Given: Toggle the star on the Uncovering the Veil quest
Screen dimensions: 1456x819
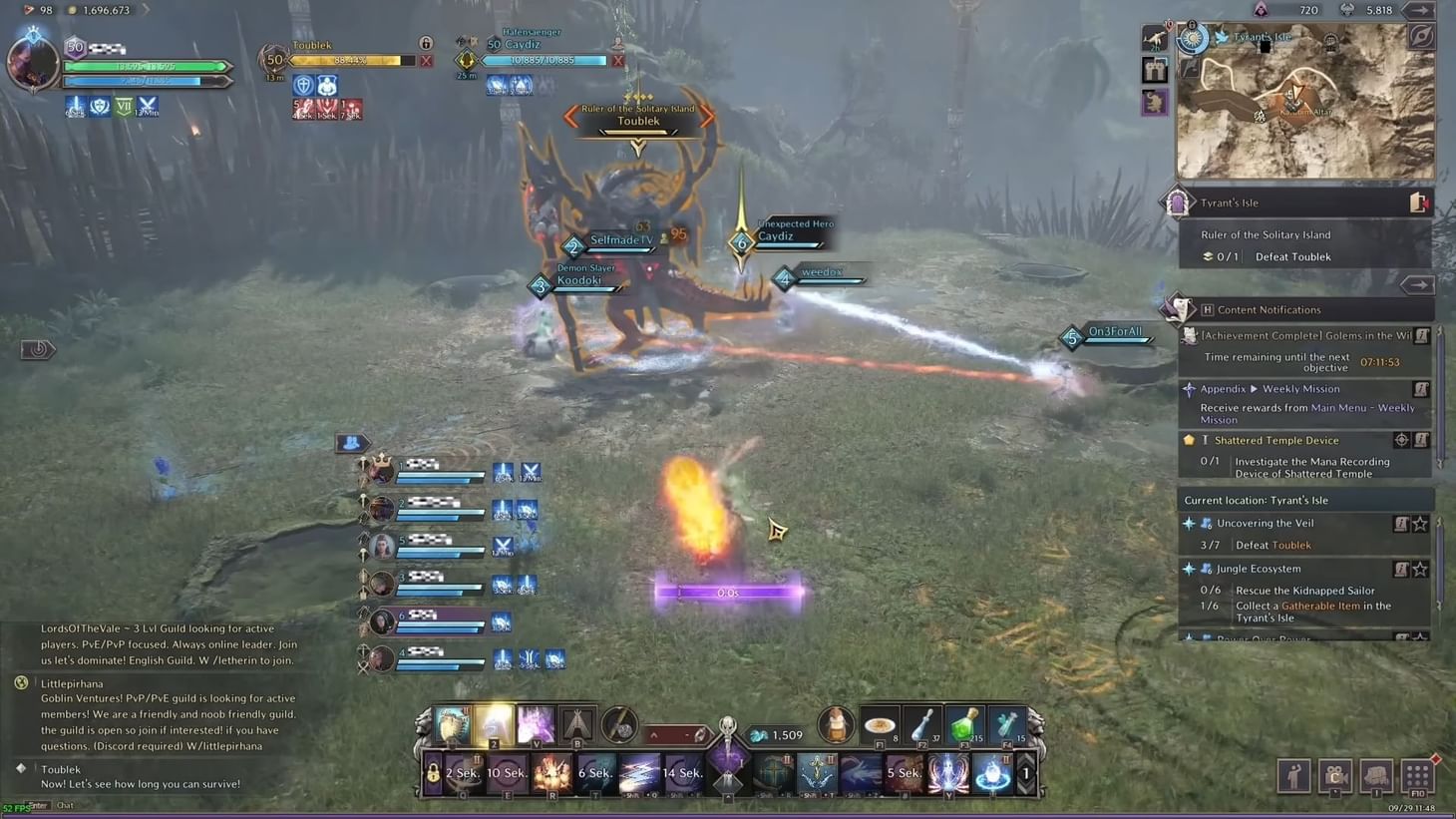Looking at the screenshot, I should pyautogui.click(x=1420, y=523).
